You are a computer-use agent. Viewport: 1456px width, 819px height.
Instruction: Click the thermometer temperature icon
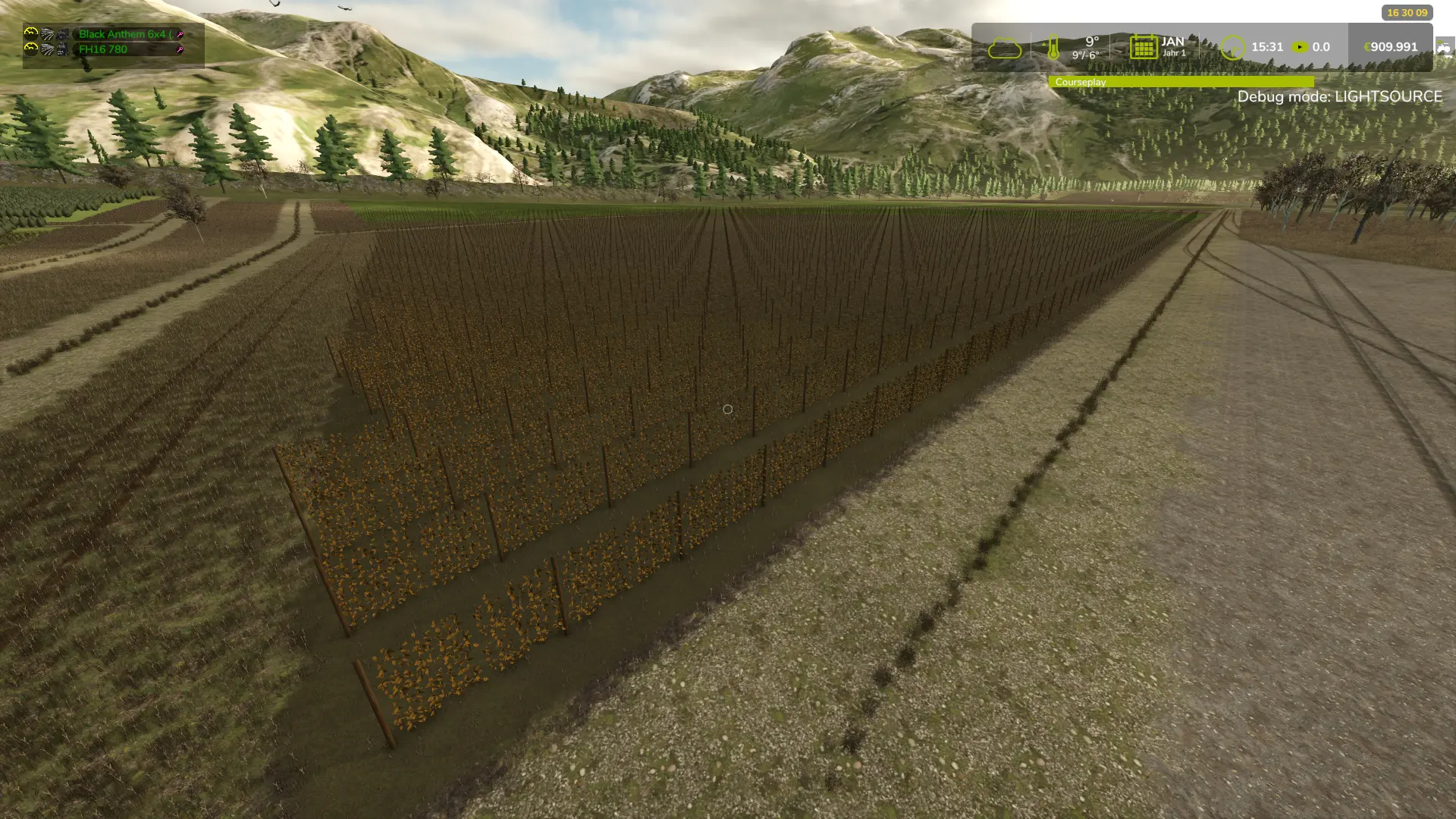pos(1053,49)
